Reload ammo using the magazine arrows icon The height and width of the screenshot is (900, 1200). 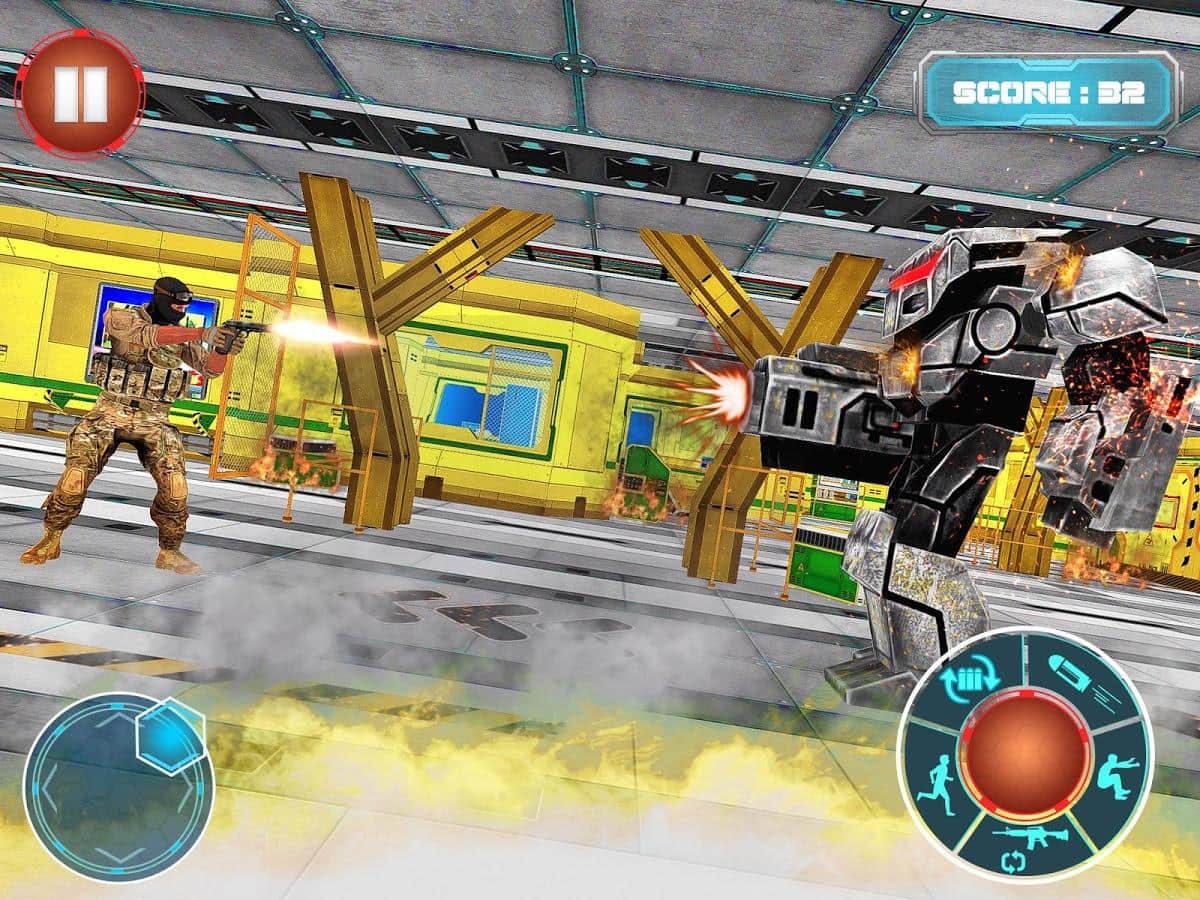click(968, 677)
